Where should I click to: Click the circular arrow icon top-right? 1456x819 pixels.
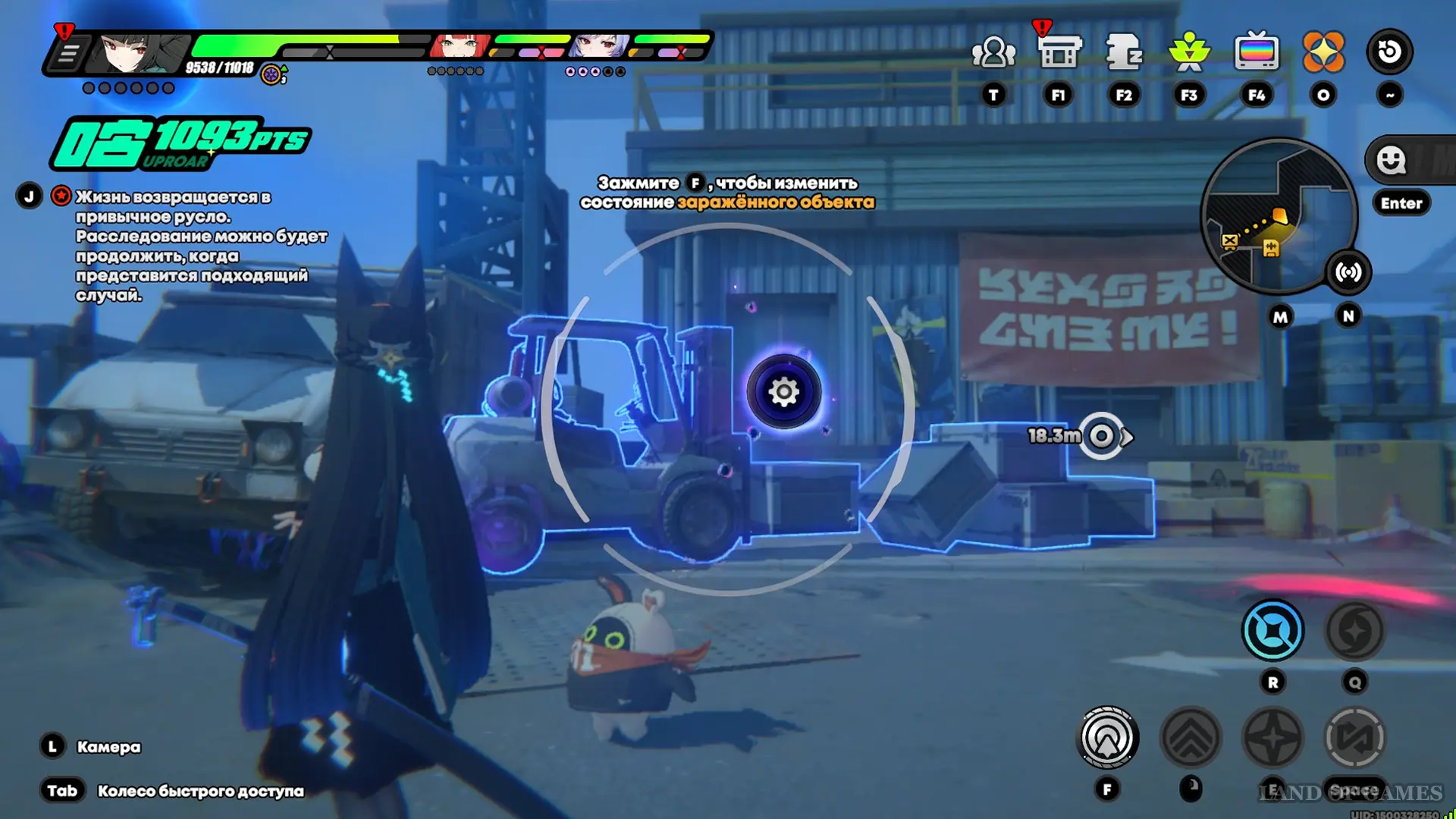(x=1389, y=52)
